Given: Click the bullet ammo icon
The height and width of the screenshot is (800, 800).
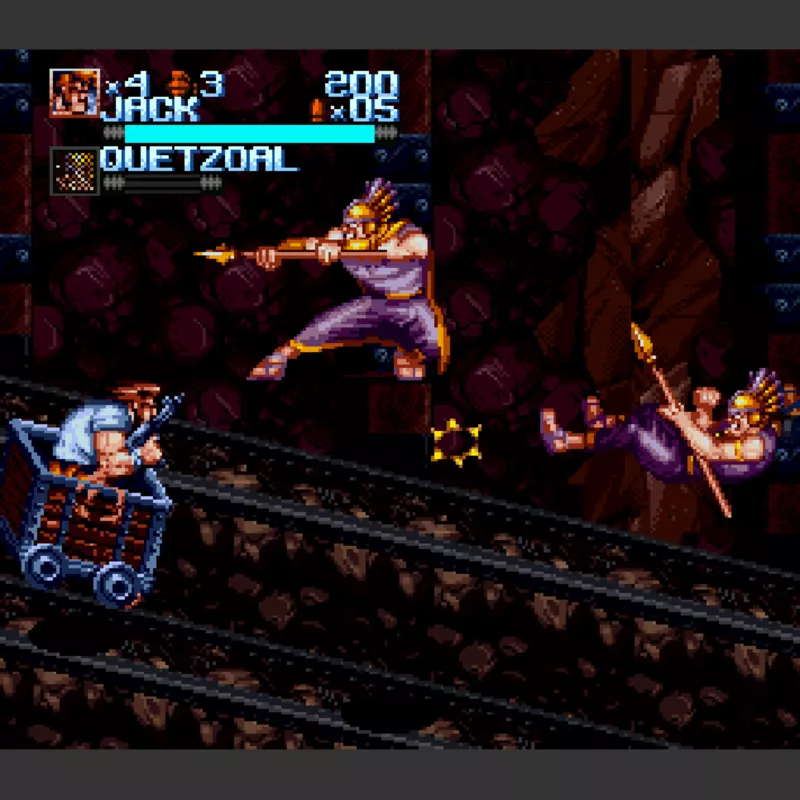Looking at the screenshot, I should (x=318, y=109).
